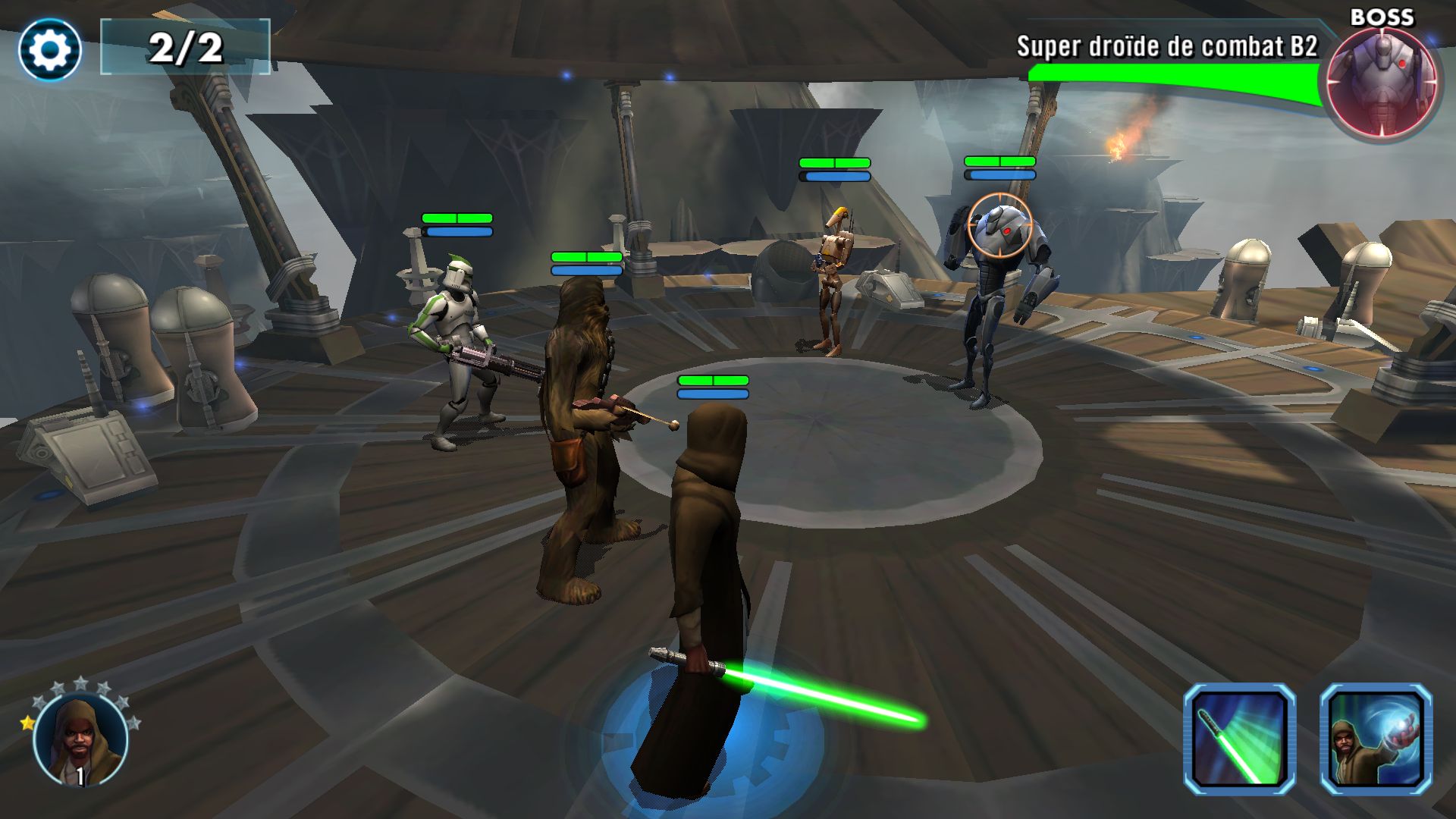Viewport: 1456px width, 819px height.
Task: Activate the Force orb special ability
Action: click(1376, 739)
